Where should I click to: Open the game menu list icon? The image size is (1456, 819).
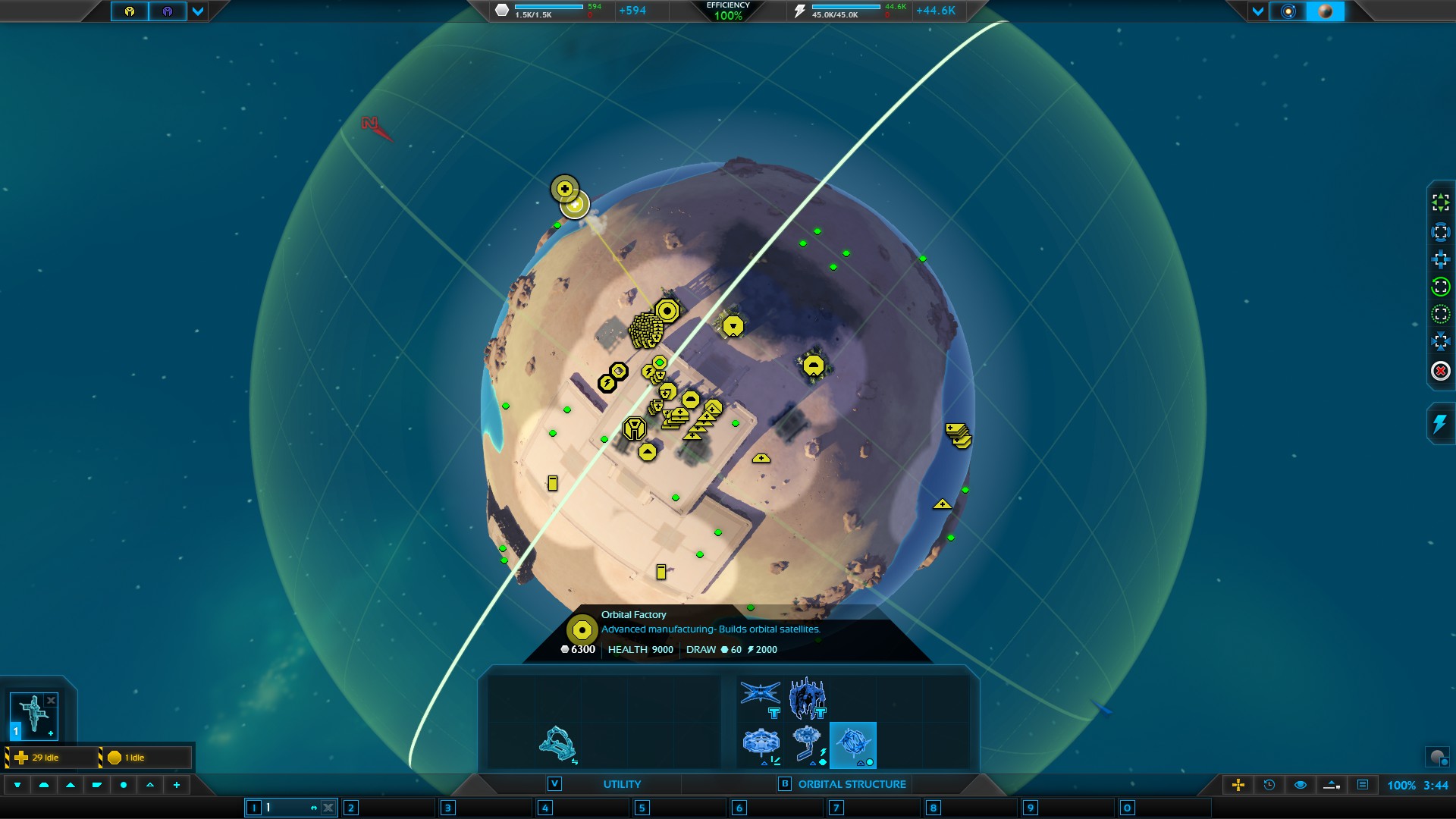click(1363, 785)
